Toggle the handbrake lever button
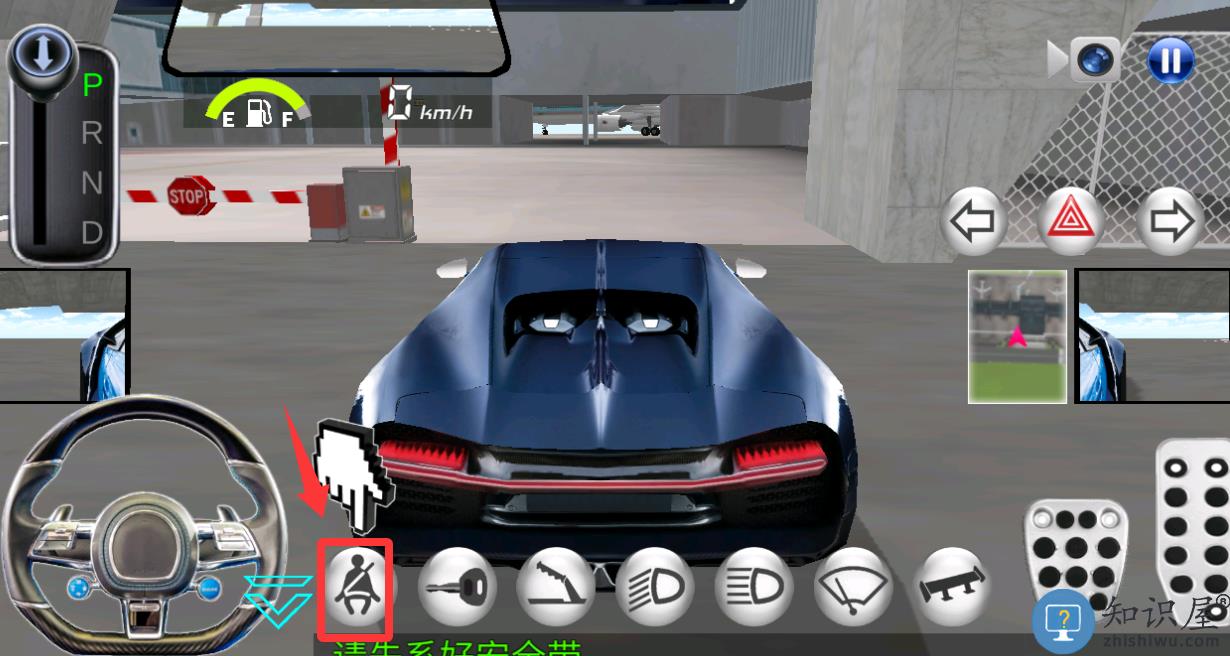This screenshot has height=656, width=1230. [x=554, y=586]
